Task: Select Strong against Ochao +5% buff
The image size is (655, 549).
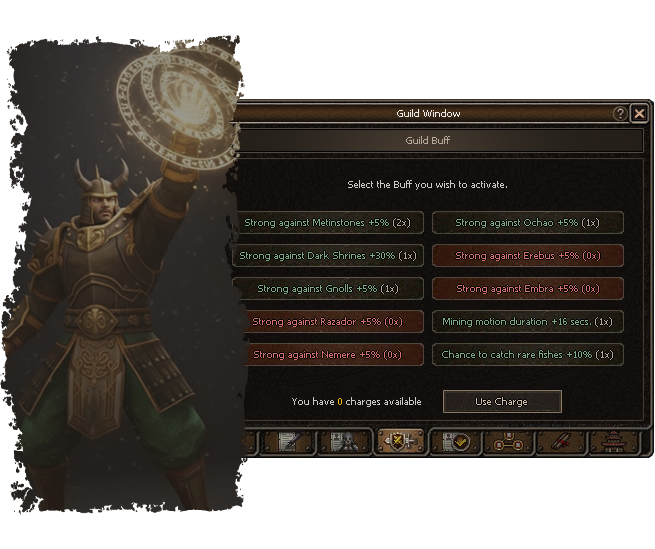Action: (x=527, y=222)
